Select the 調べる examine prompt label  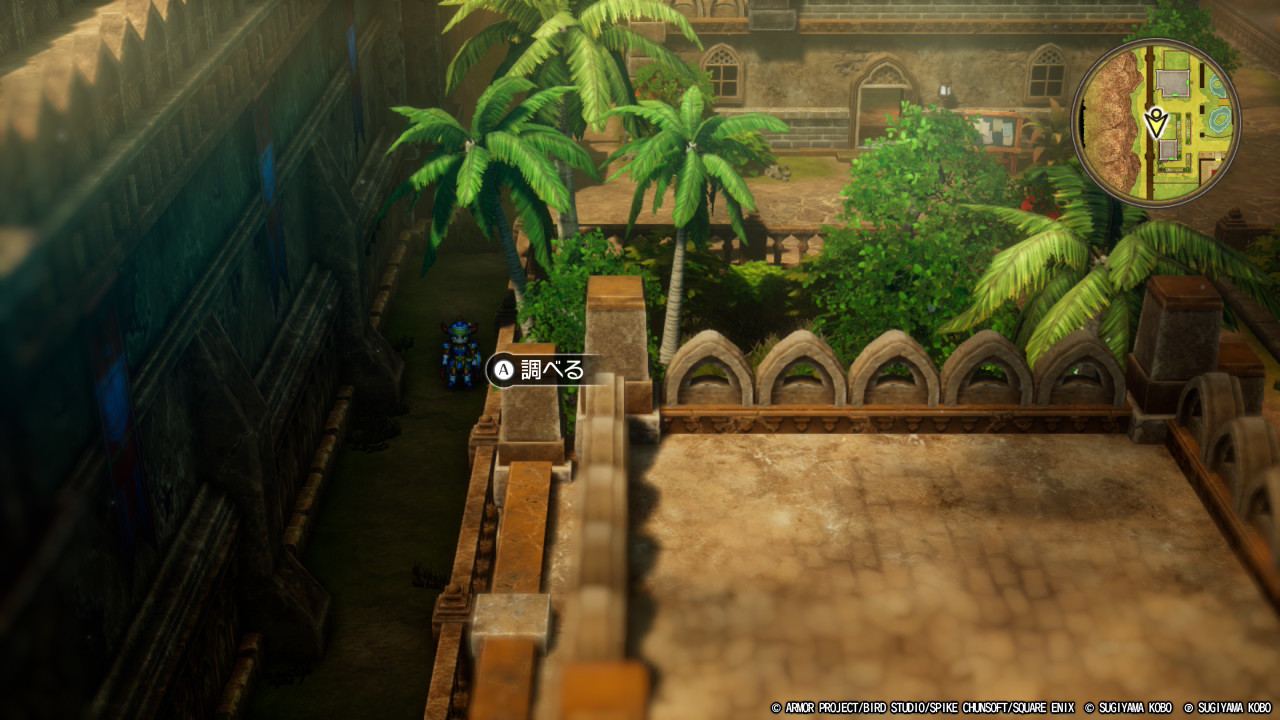pos(540,370)
